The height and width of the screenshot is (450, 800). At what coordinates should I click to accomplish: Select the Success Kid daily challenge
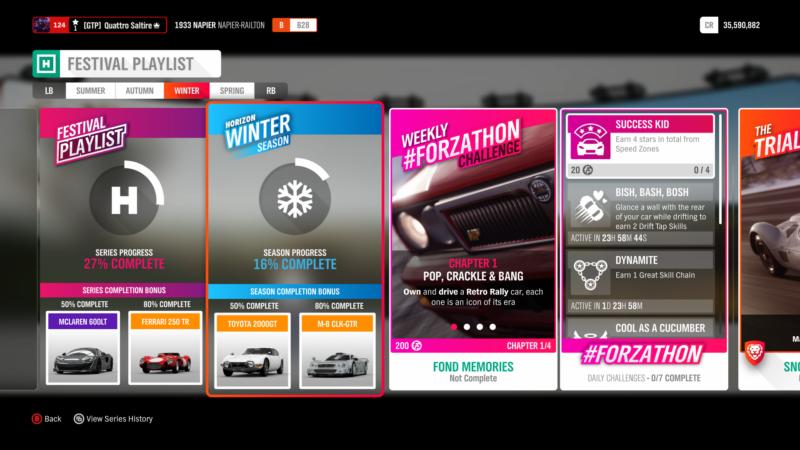tap(640, 138)
